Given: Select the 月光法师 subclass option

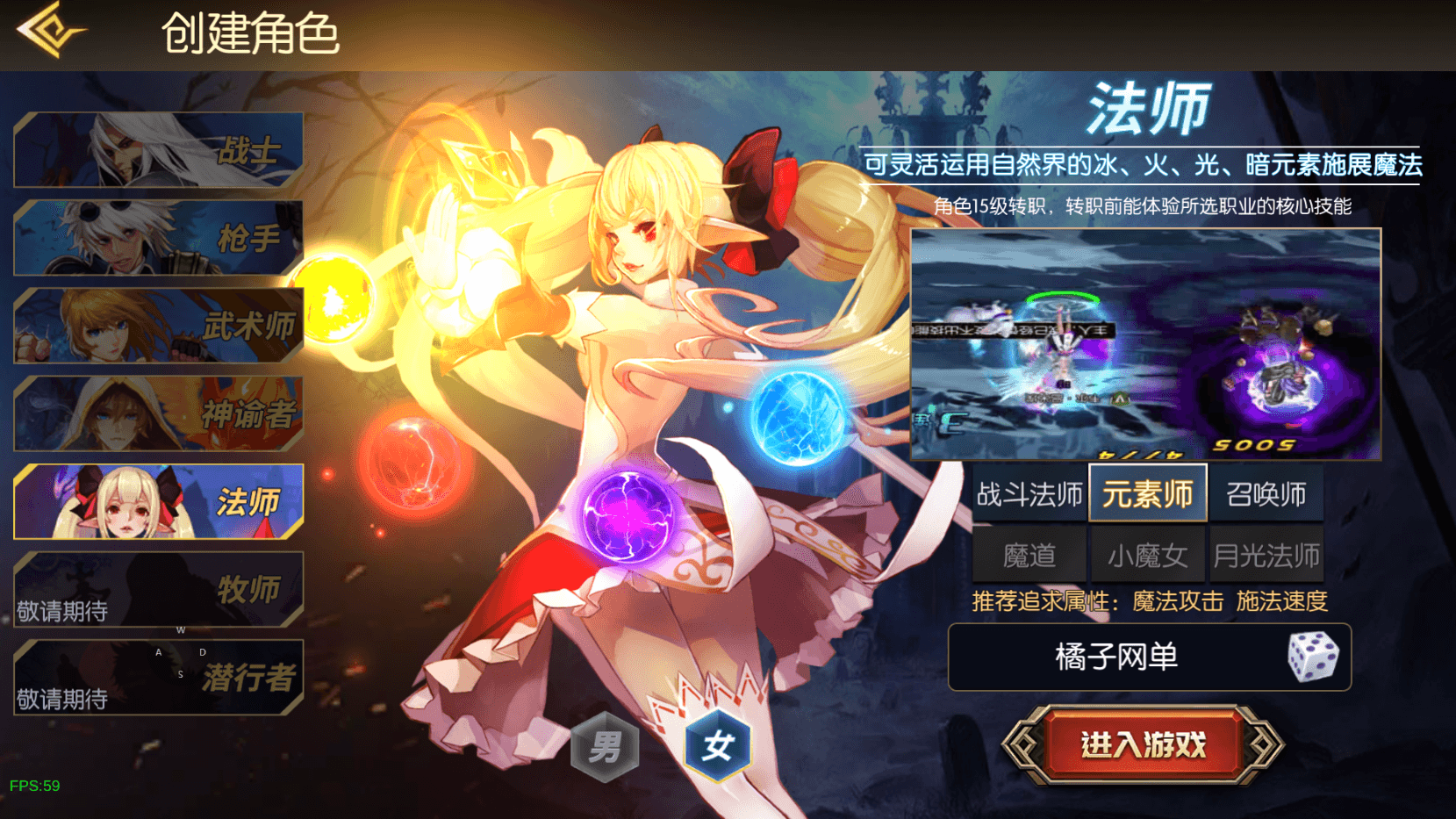Looking at the screenshot, I should coord(1267,555).
